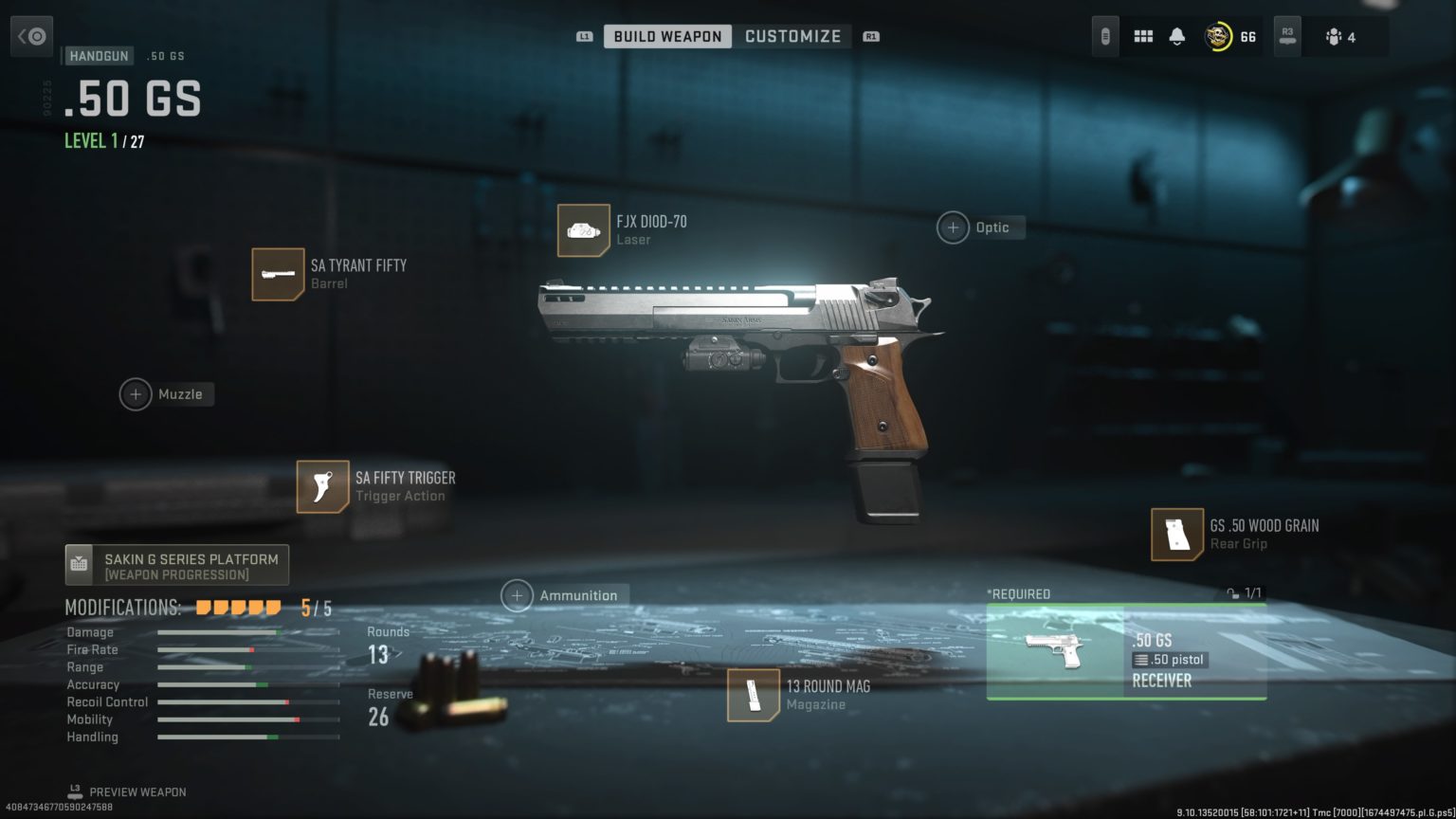Click the notifications bell icon

click(1175, 35)
